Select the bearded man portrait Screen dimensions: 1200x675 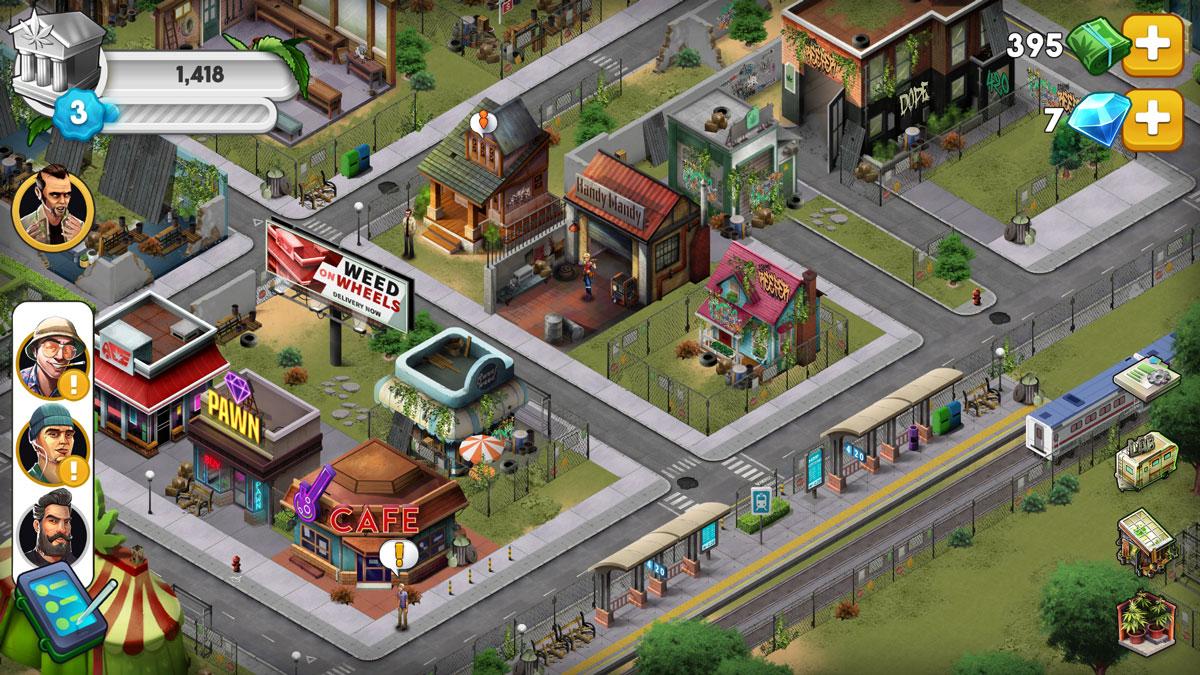[x=53, y=530]
